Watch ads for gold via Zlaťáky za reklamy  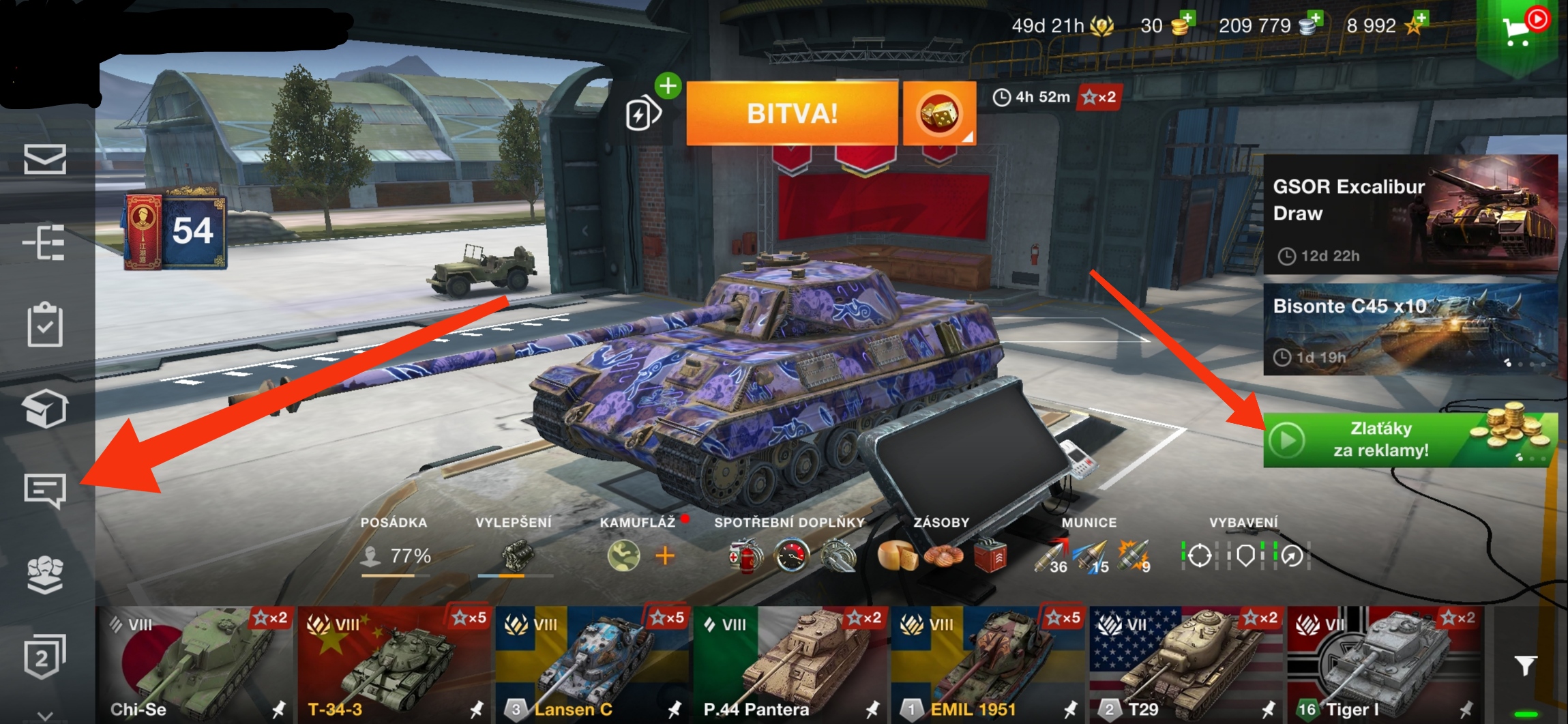pos(1410,439)
